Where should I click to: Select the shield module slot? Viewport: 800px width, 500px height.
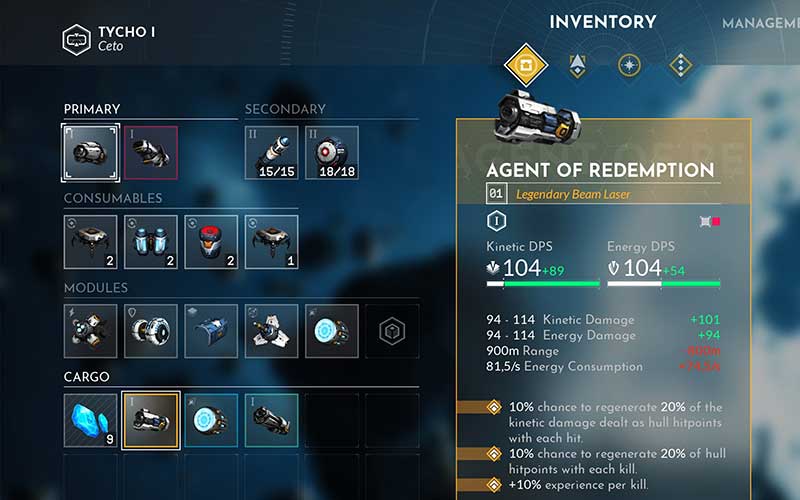point(151,331)
